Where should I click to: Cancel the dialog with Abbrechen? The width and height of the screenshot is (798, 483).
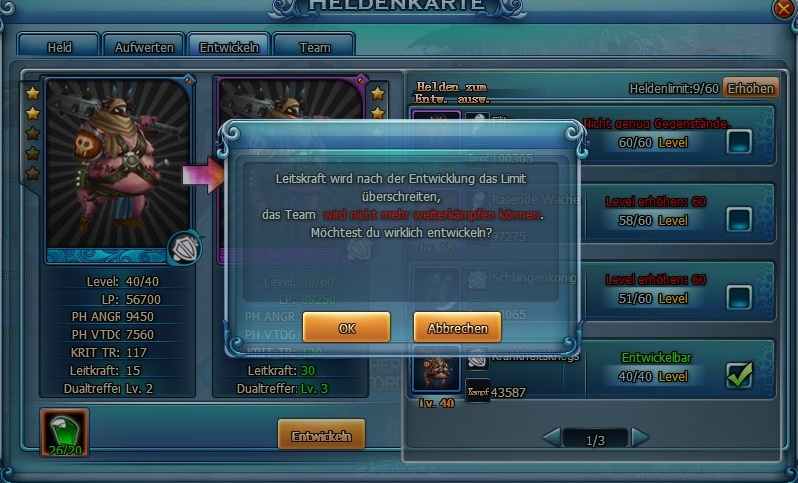coord(457,327)
